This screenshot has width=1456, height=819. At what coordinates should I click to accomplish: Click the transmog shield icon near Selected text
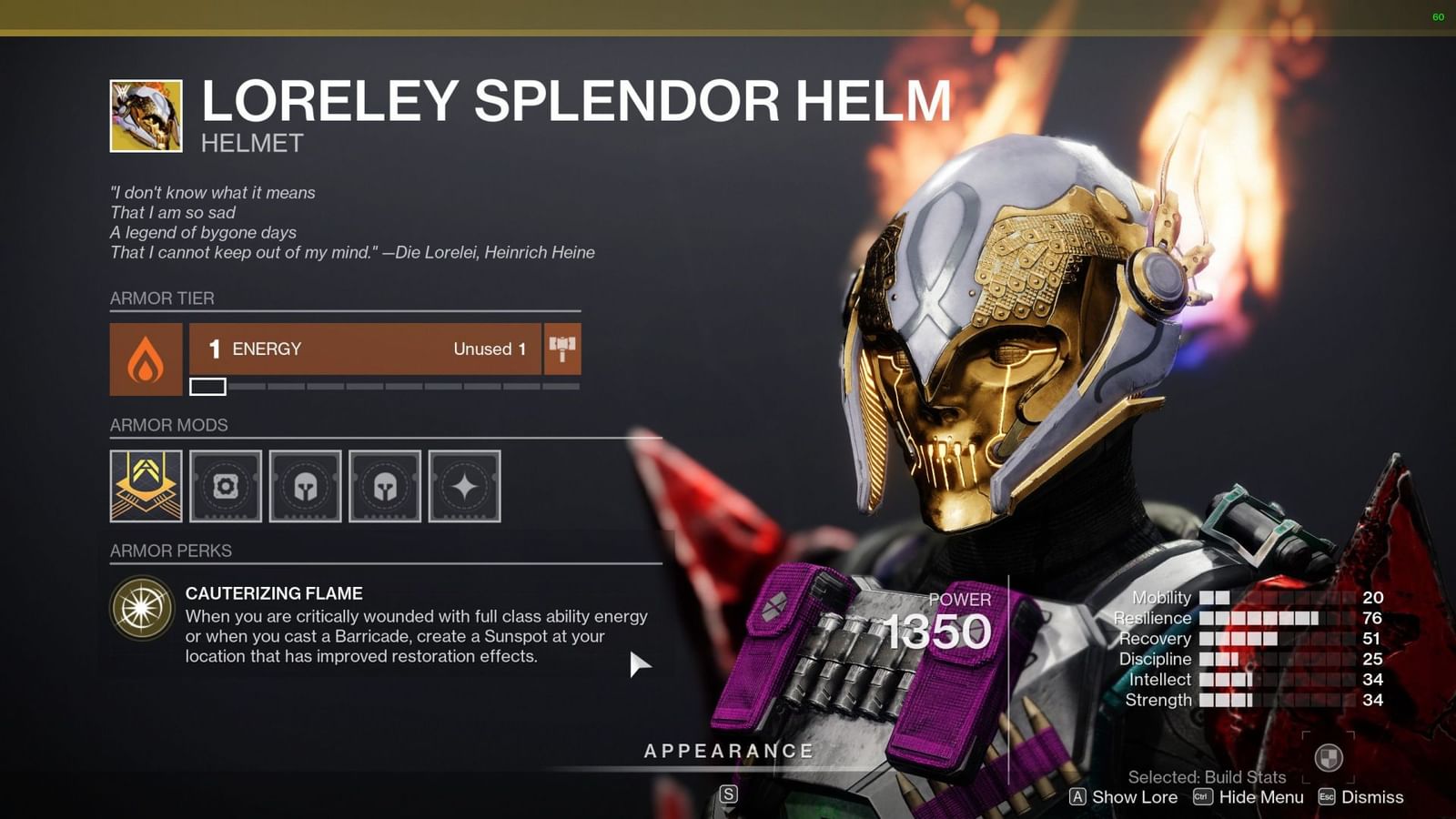1328,758
